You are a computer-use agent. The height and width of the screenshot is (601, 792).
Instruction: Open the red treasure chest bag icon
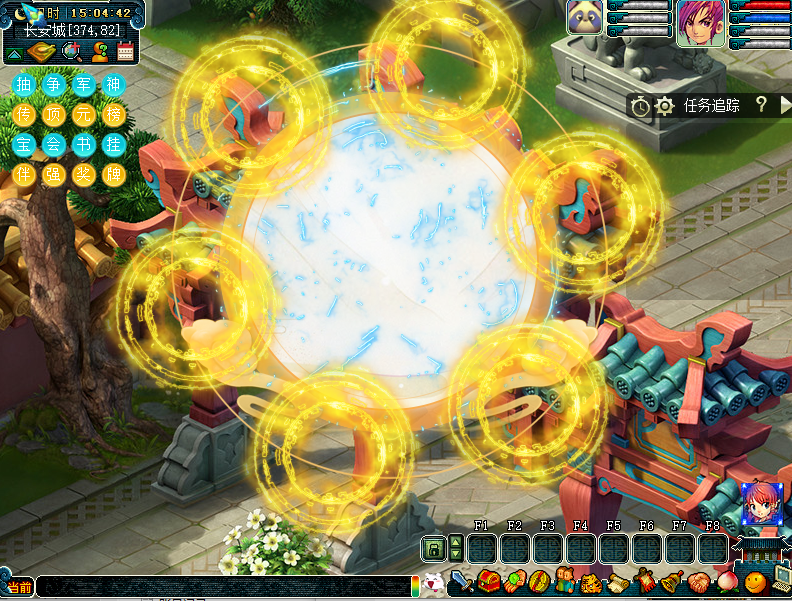pyautogui.click(x=488, y=580)
